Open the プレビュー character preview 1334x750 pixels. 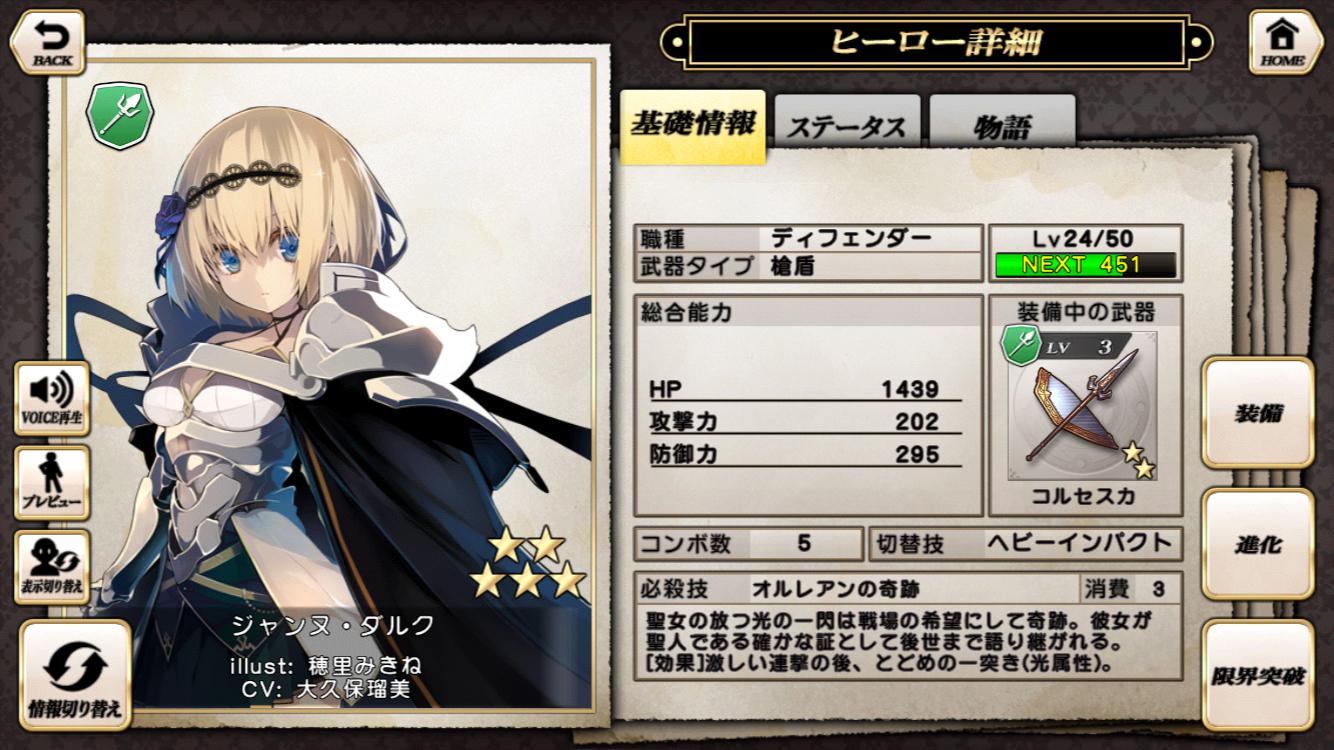click(52, 483)
